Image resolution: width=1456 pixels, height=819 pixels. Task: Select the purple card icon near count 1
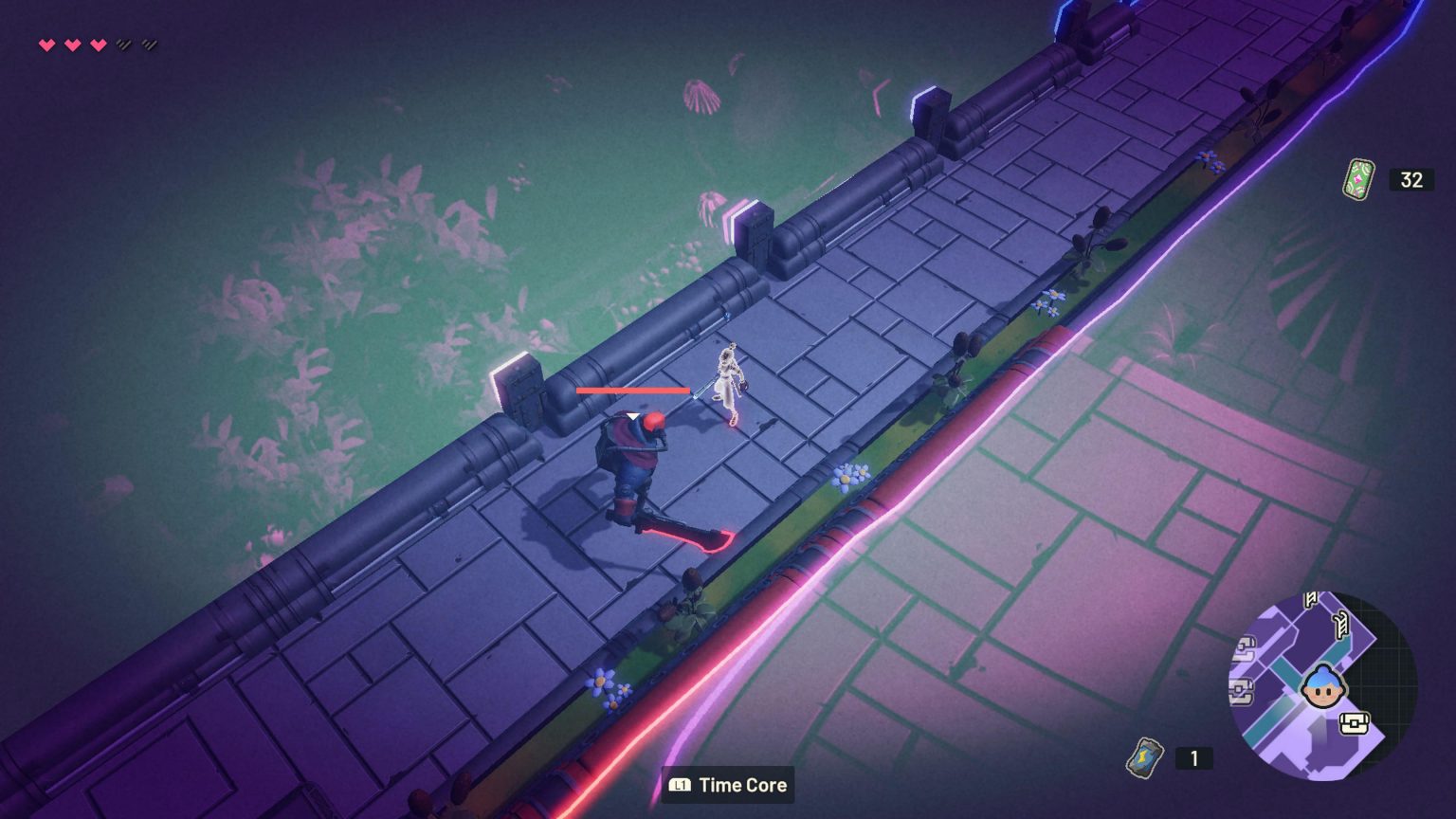click(1145, 758)
